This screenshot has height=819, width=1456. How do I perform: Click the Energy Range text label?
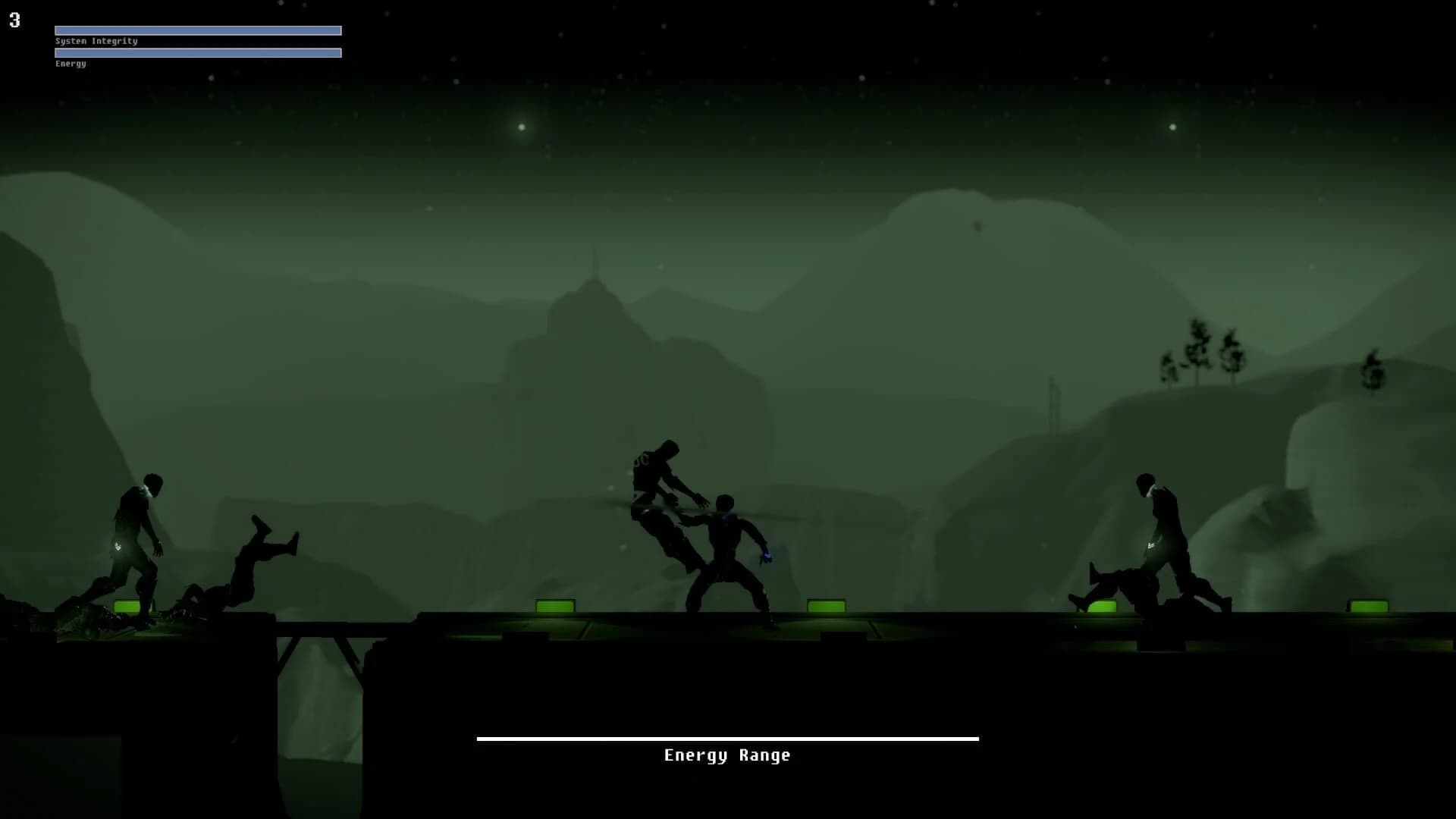tap(726, 755)
